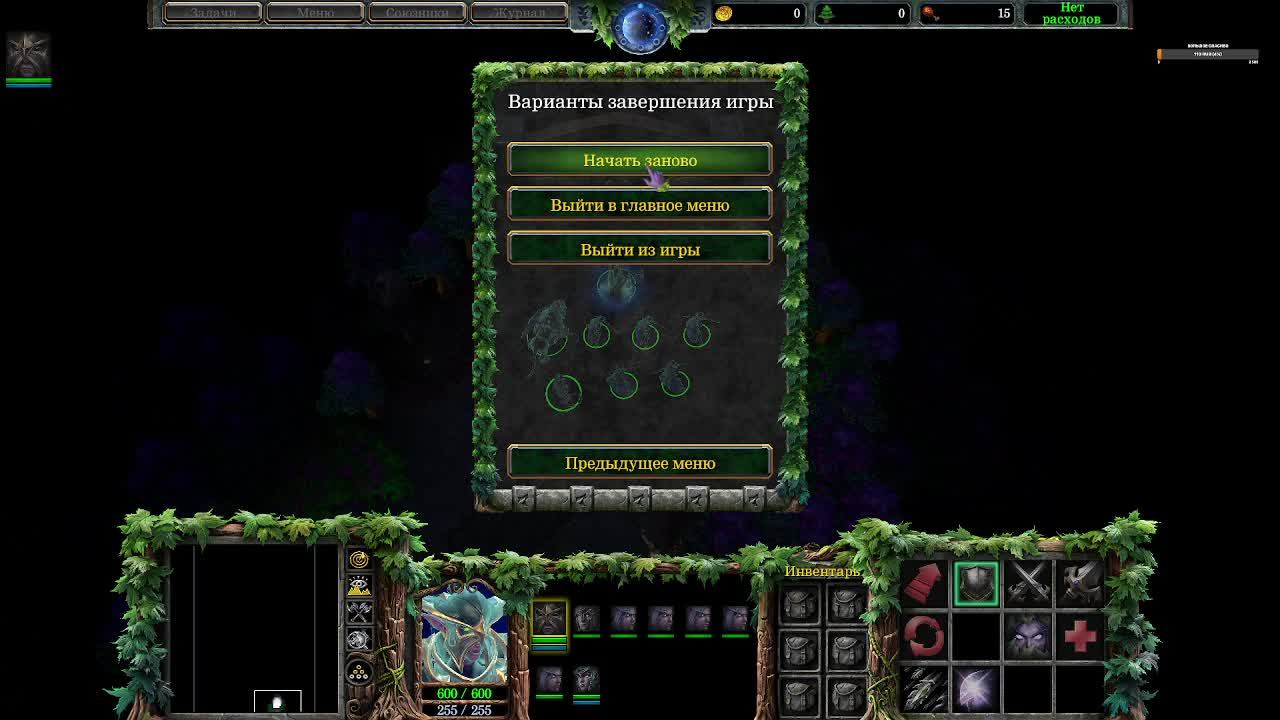Click the red circular arrows item icon

tap(924, 635)
